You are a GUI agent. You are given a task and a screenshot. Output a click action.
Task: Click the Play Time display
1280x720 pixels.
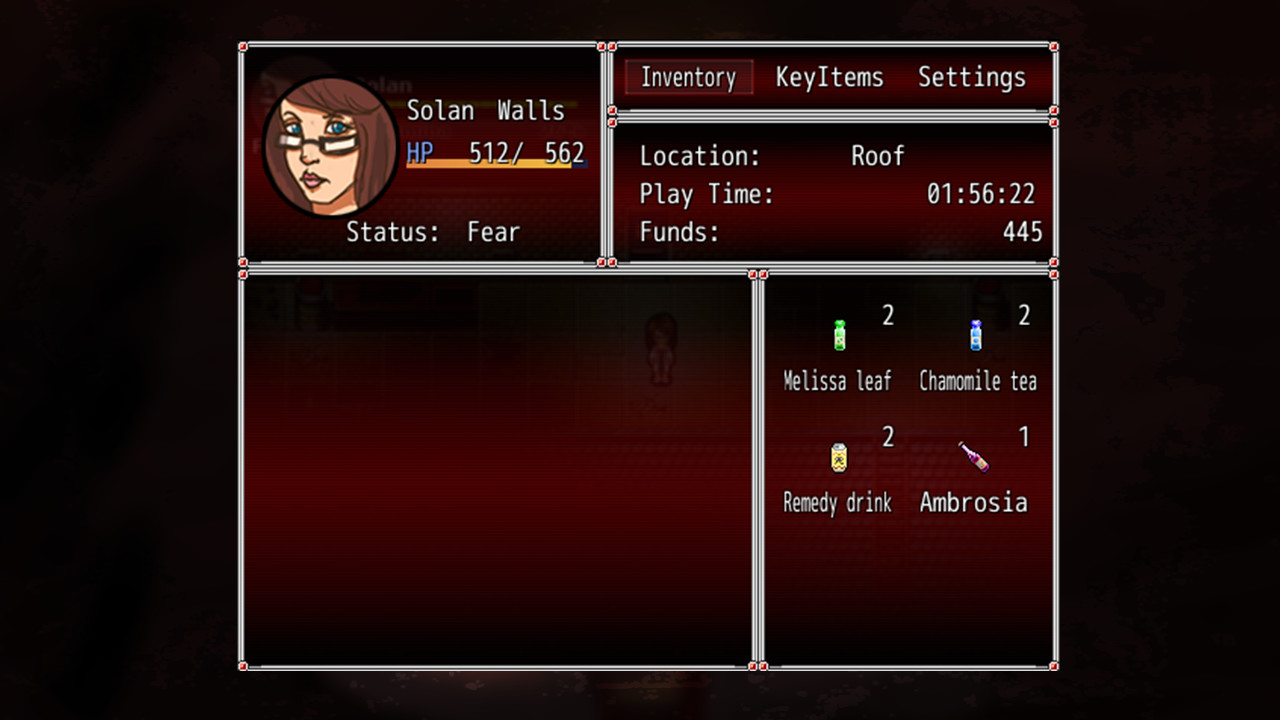[981, 194]
